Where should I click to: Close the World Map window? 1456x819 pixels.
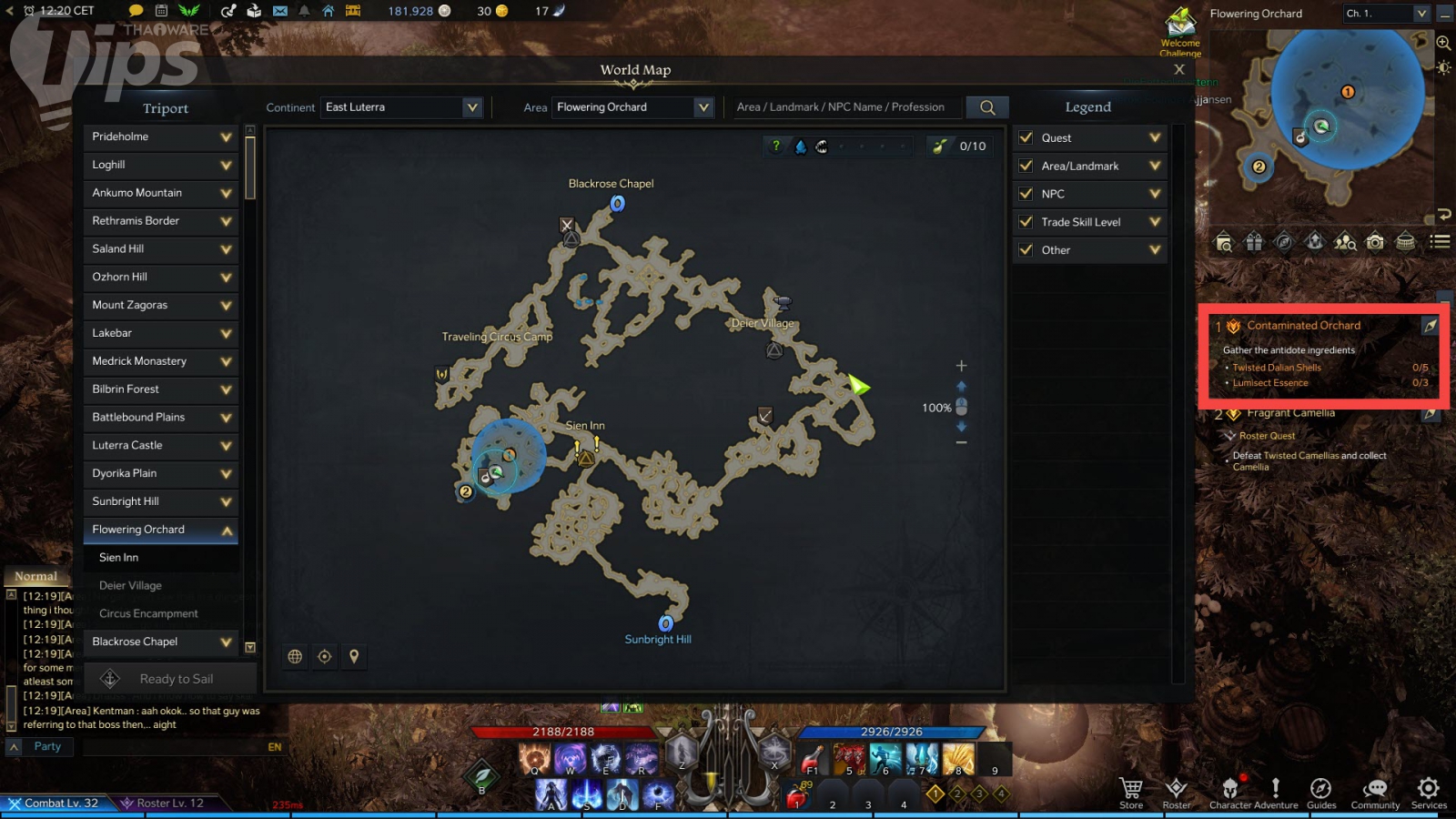[1179, 69]
